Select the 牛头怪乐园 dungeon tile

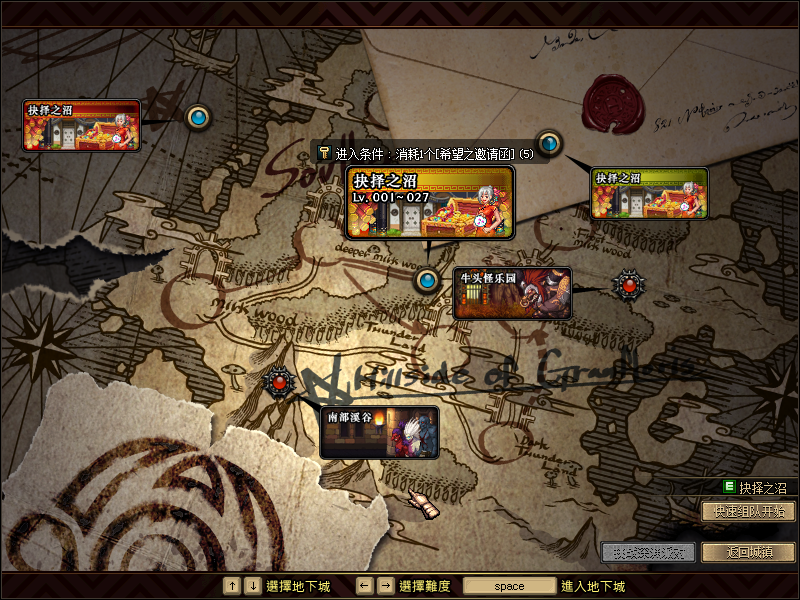coord(512,293)
